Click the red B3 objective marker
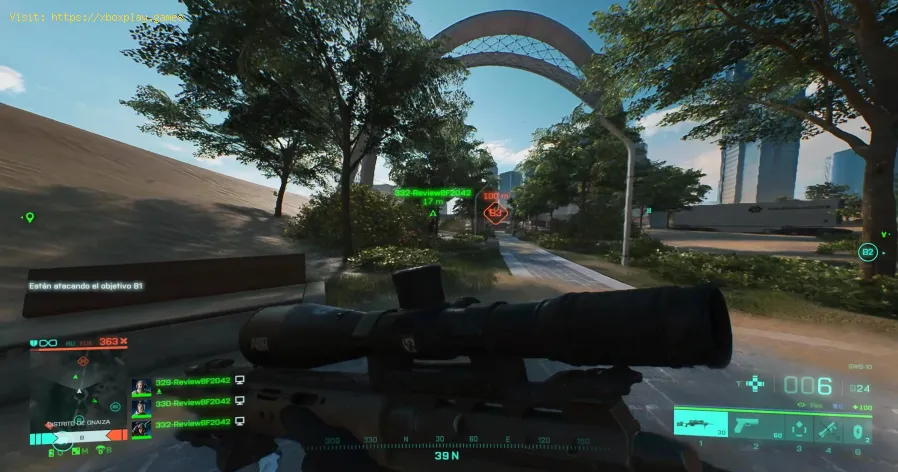 (494, 212)
